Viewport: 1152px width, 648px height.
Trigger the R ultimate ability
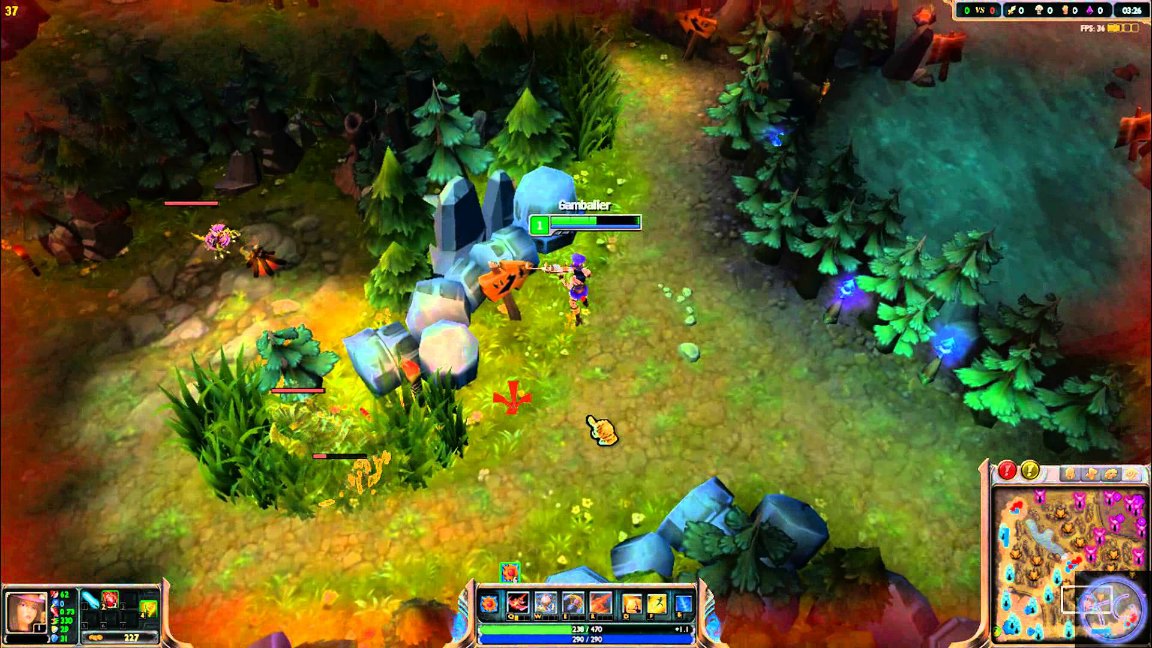[x=600, y=602]
